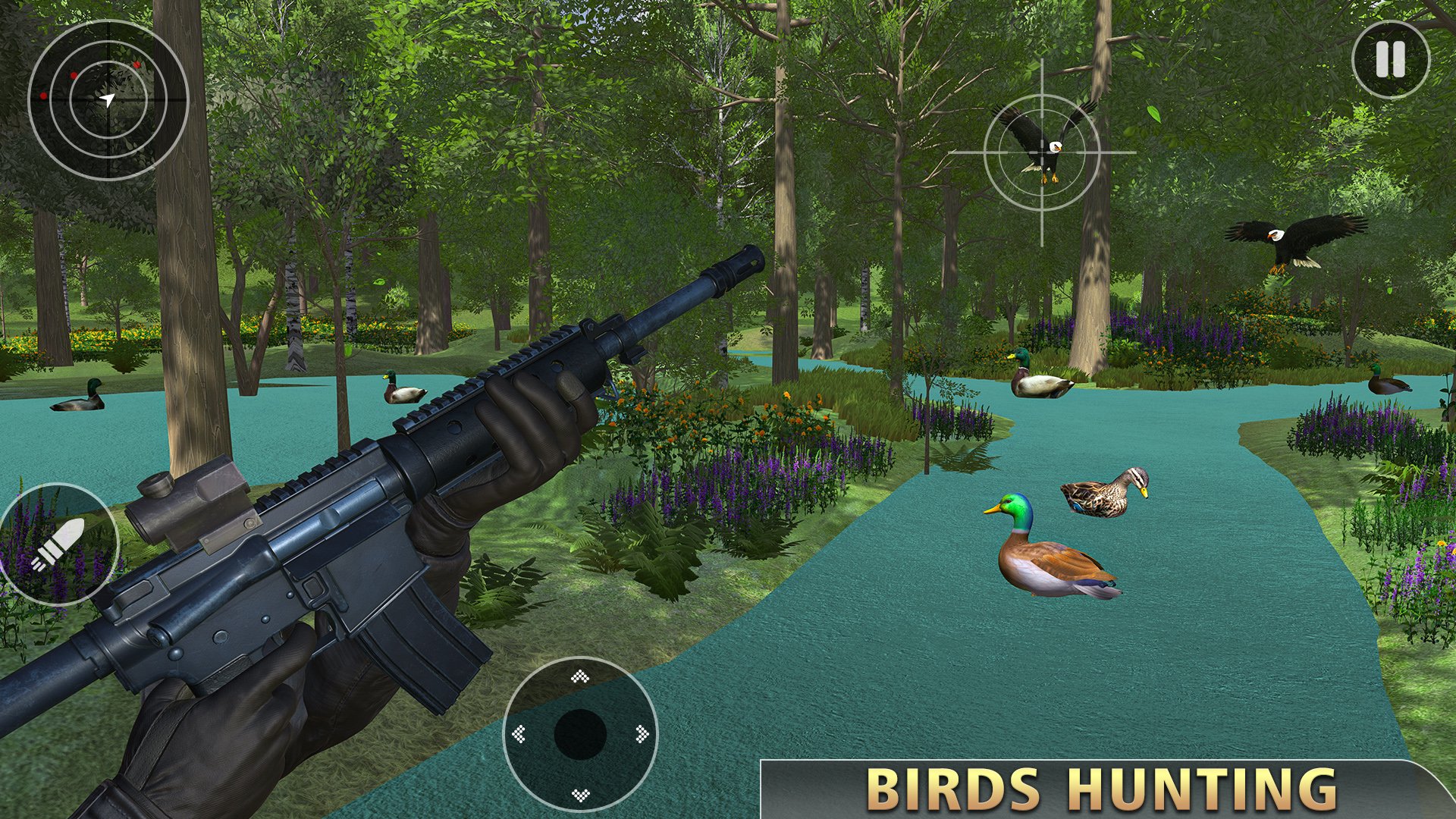Open the circular radar minimap
The image size is (1456, 819).
tap(108, 99)
